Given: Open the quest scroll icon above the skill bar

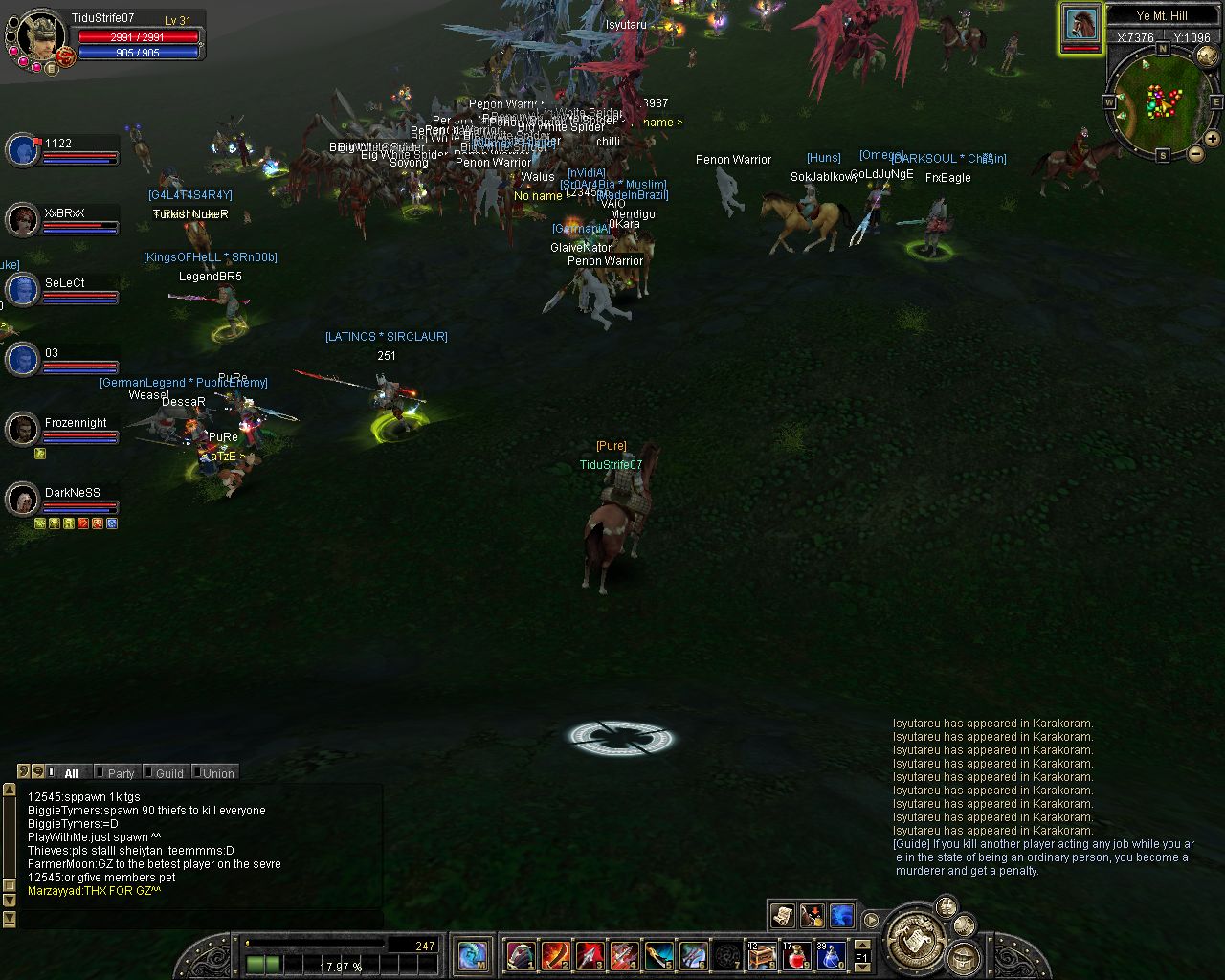Looking at the screenshot, I should 782,917.
